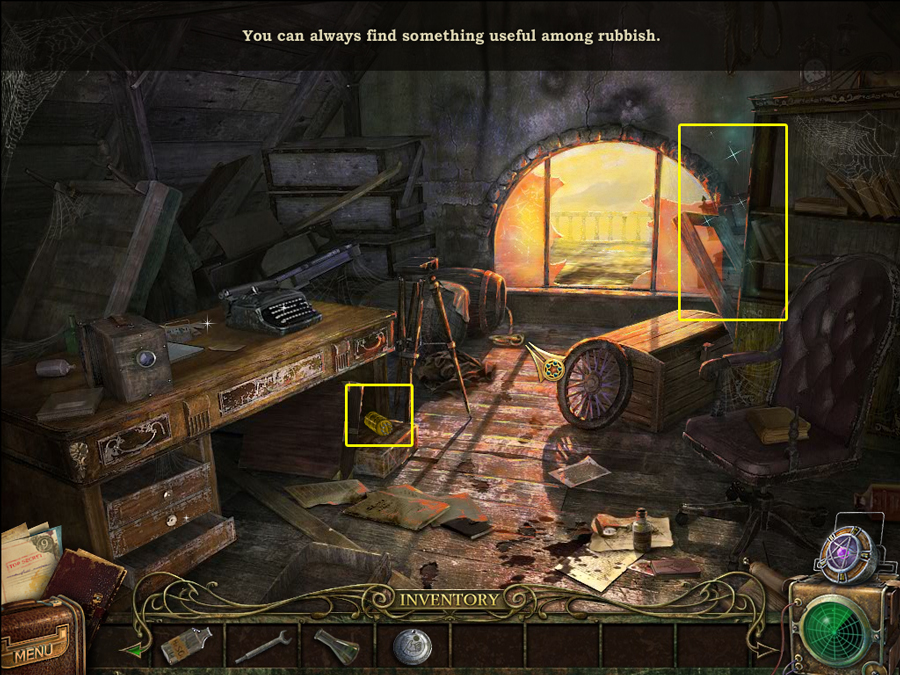Screen dimensions: 900x675
Task: Activate the green radar hint device
Action: (x=838, y=630)
